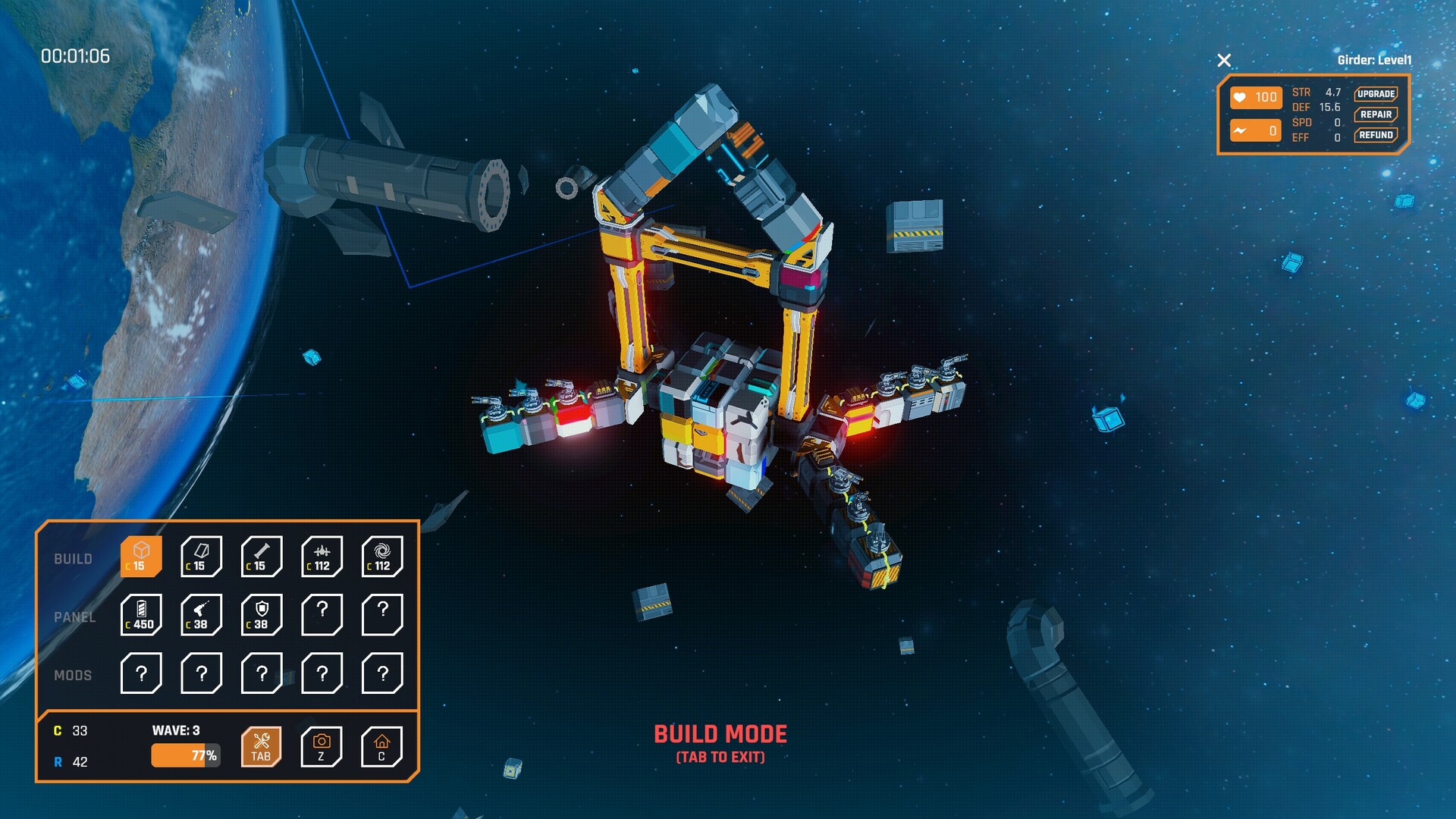Select the shield panel

click(262, 615)
